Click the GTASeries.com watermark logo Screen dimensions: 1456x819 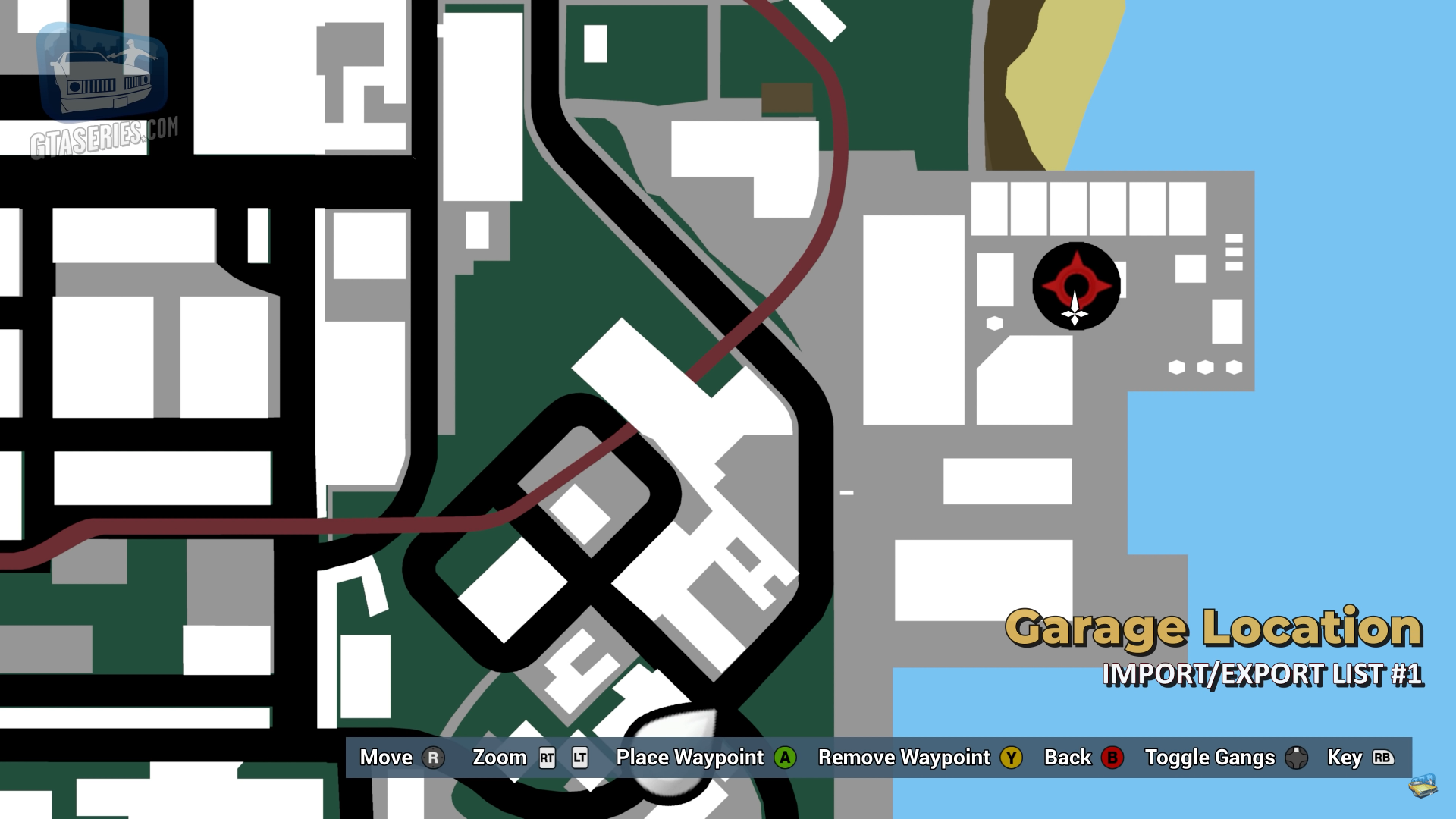(x=103, y=89)
